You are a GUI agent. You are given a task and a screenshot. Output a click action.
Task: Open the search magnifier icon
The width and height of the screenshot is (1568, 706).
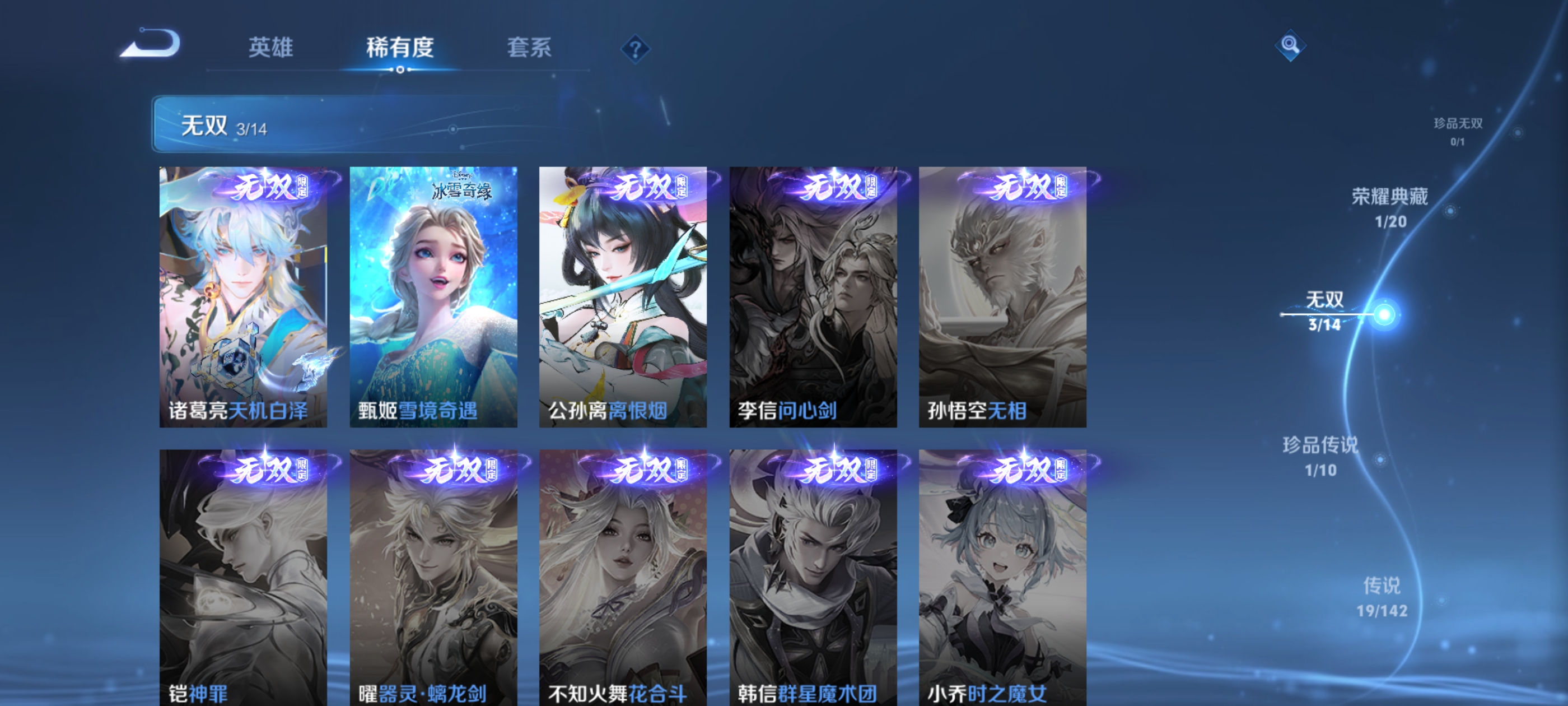coord(1290,45)
